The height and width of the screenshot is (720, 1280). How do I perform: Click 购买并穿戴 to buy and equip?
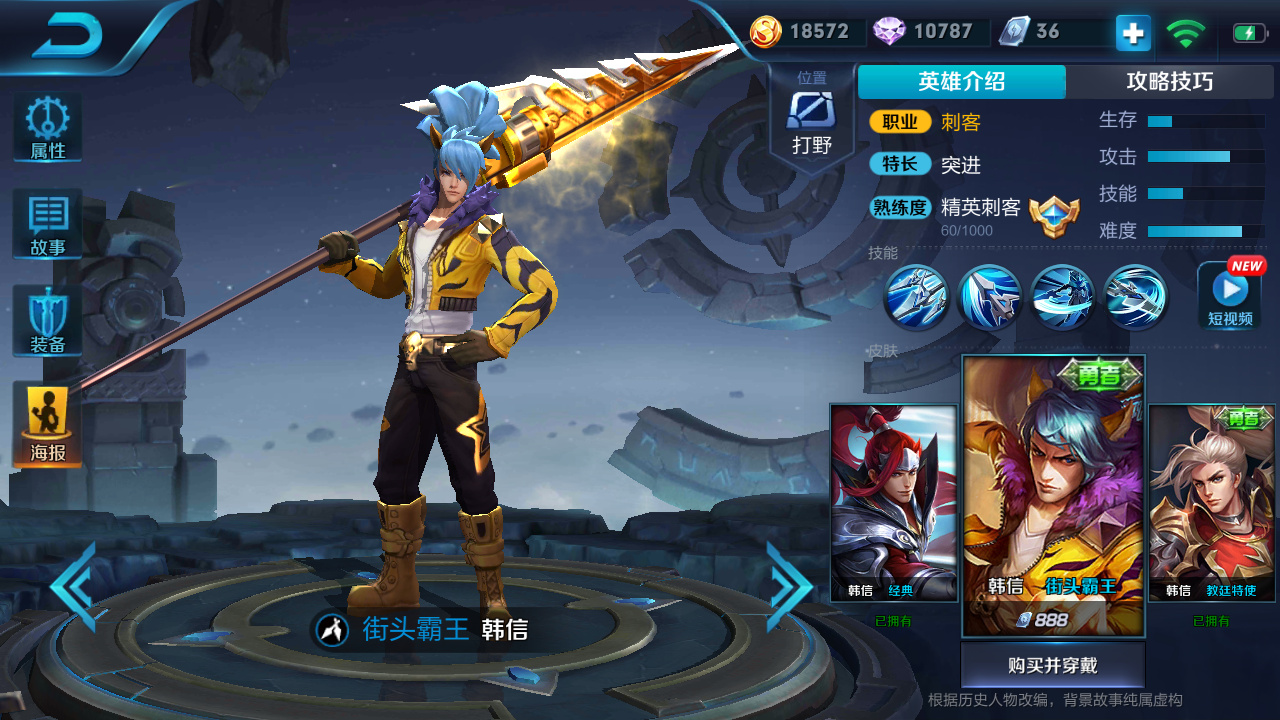tap(1052, 665)
